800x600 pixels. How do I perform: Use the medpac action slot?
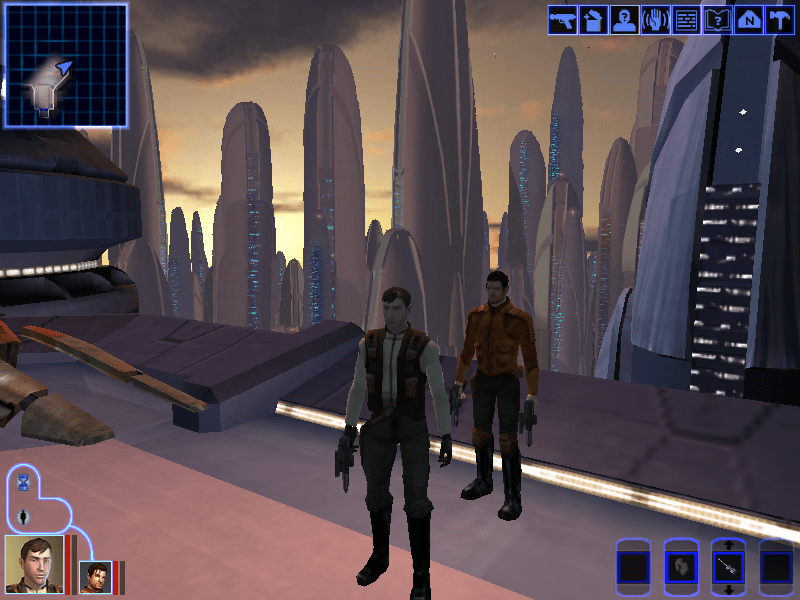click(x=681, y=568)
